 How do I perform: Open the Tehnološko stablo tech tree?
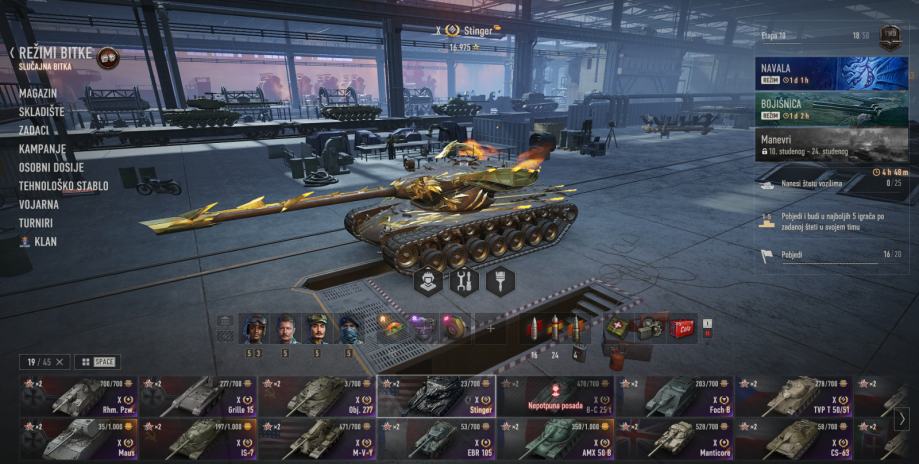(63, 185)
